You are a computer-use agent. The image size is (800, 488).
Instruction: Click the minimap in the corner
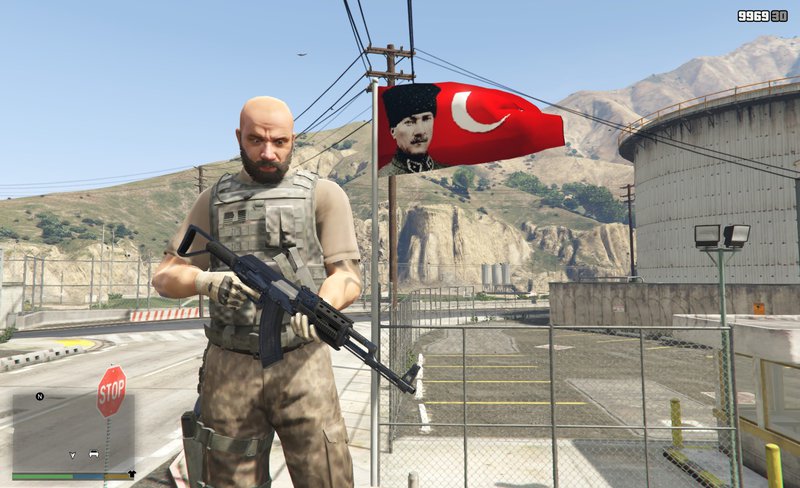(x=73, y=432)
